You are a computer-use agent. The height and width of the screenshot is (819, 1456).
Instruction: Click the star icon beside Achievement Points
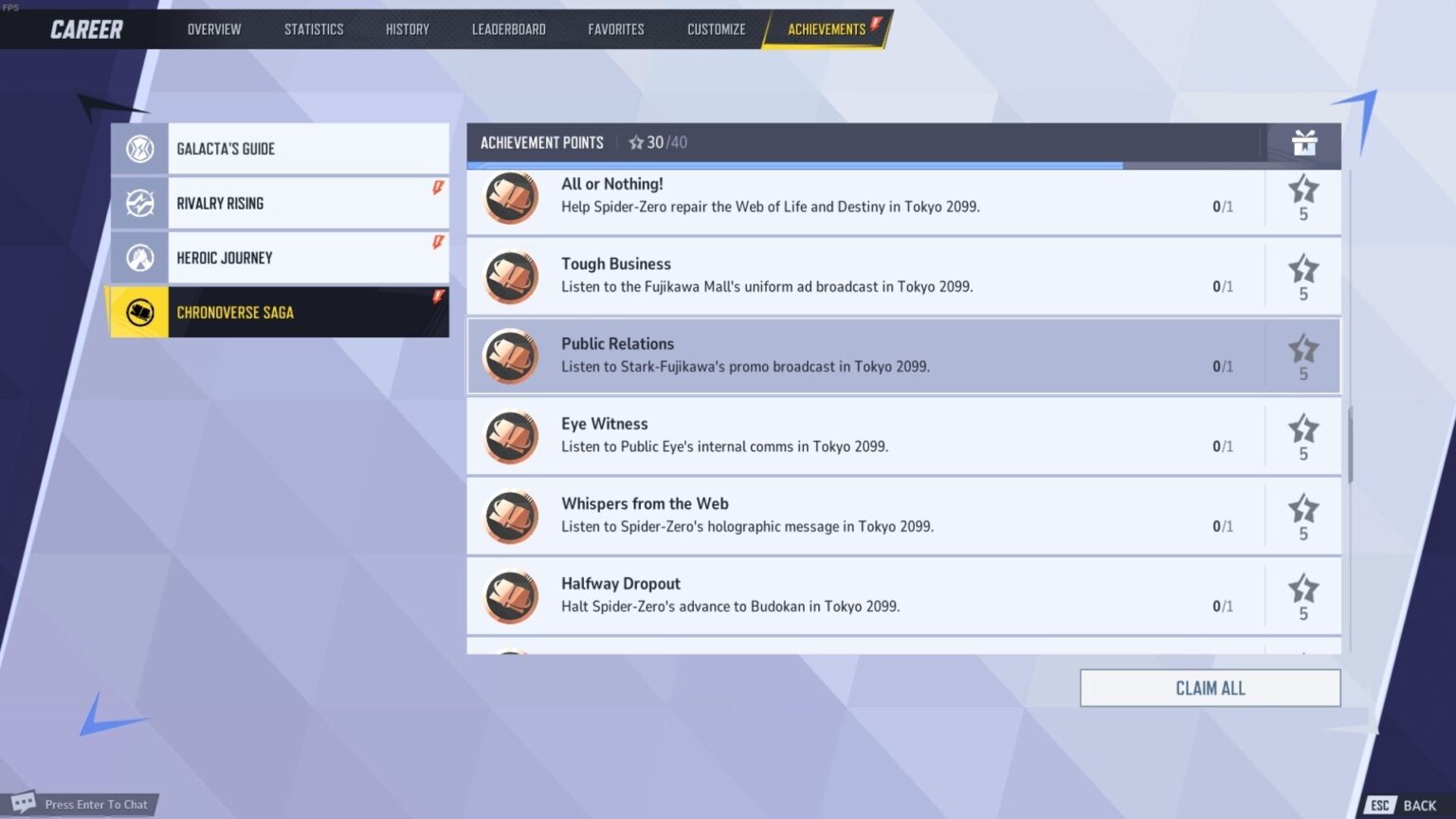click(x=635, y=142)
